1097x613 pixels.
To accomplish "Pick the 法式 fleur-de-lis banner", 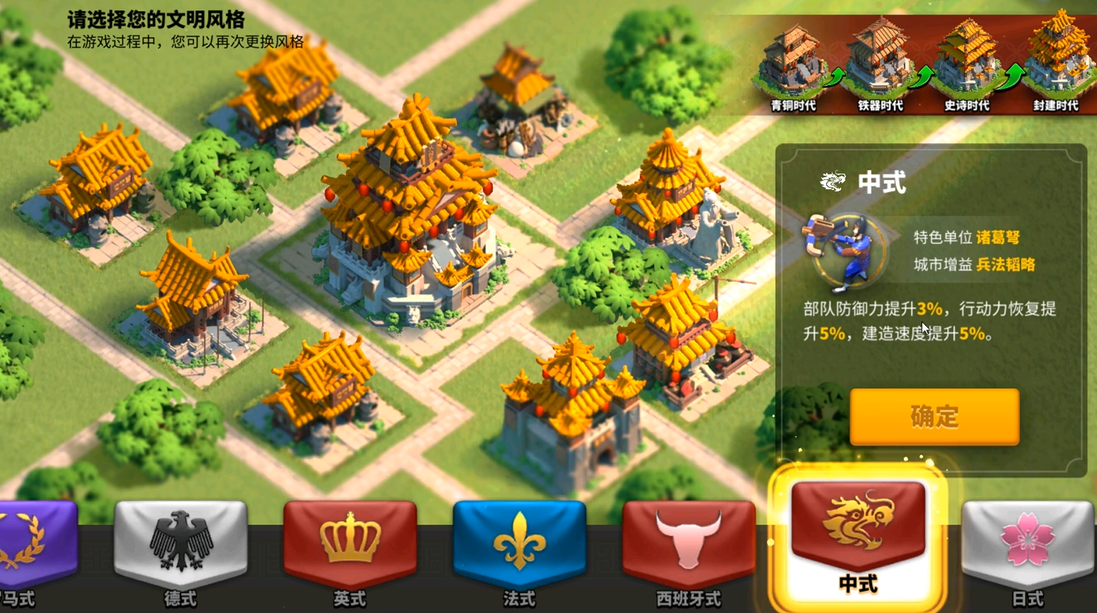I will coord(519,545).
